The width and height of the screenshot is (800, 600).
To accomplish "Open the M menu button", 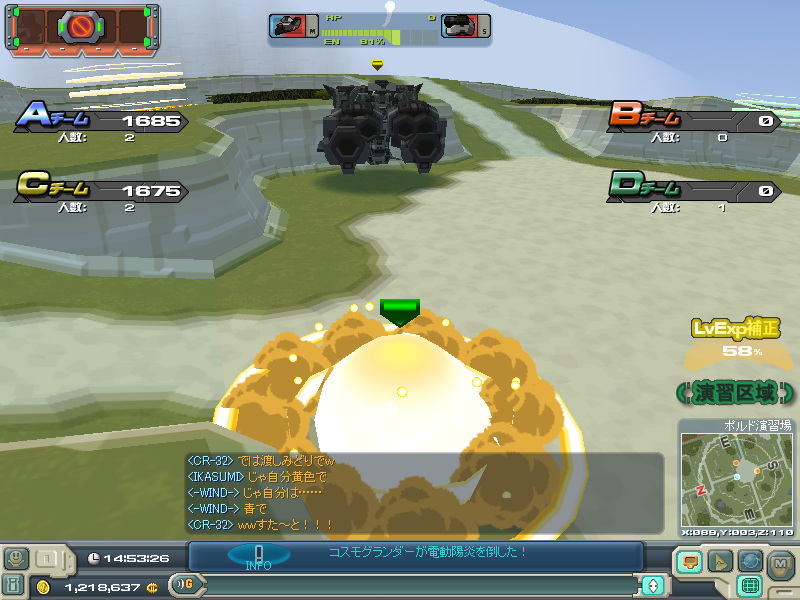I will click(x=781, y=563).
